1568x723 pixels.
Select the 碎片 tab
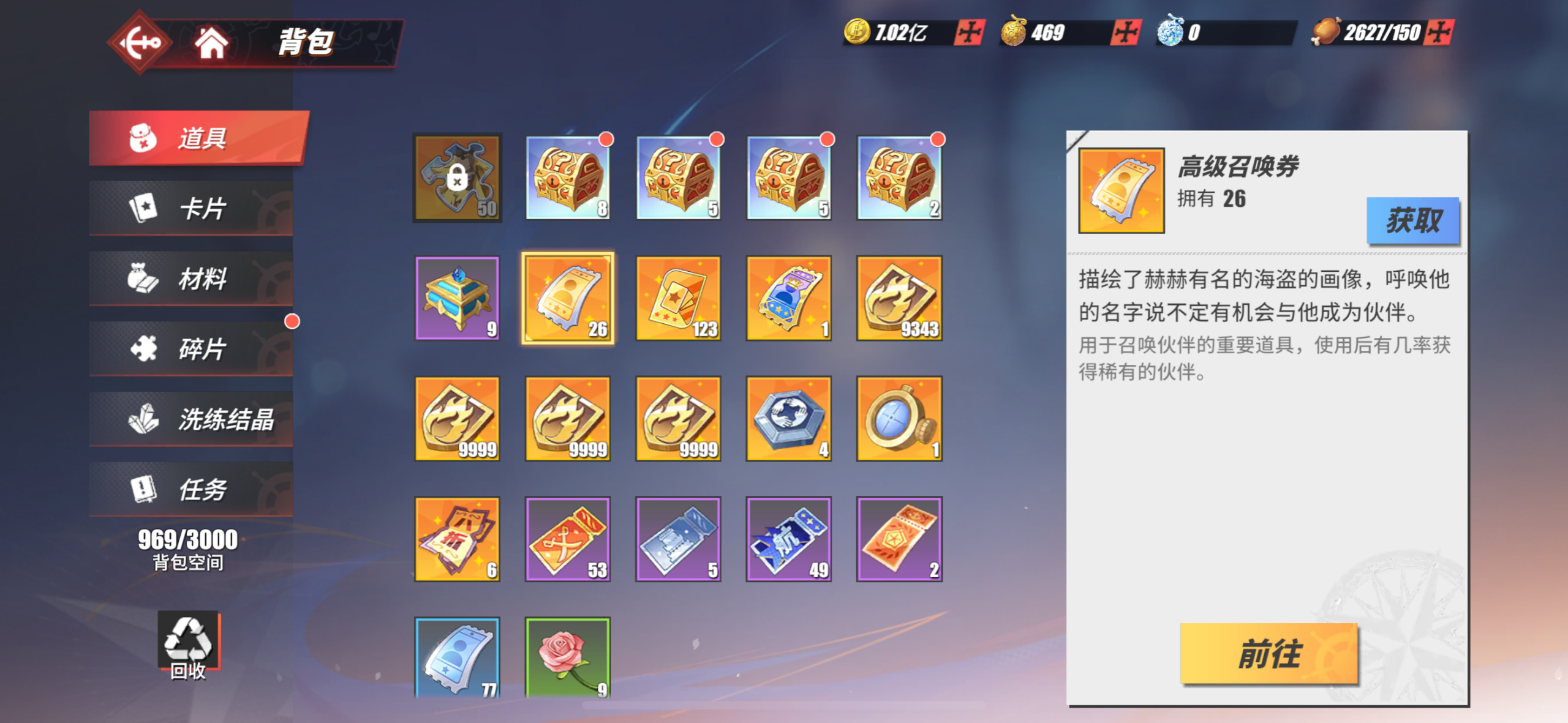coord(191,349)
